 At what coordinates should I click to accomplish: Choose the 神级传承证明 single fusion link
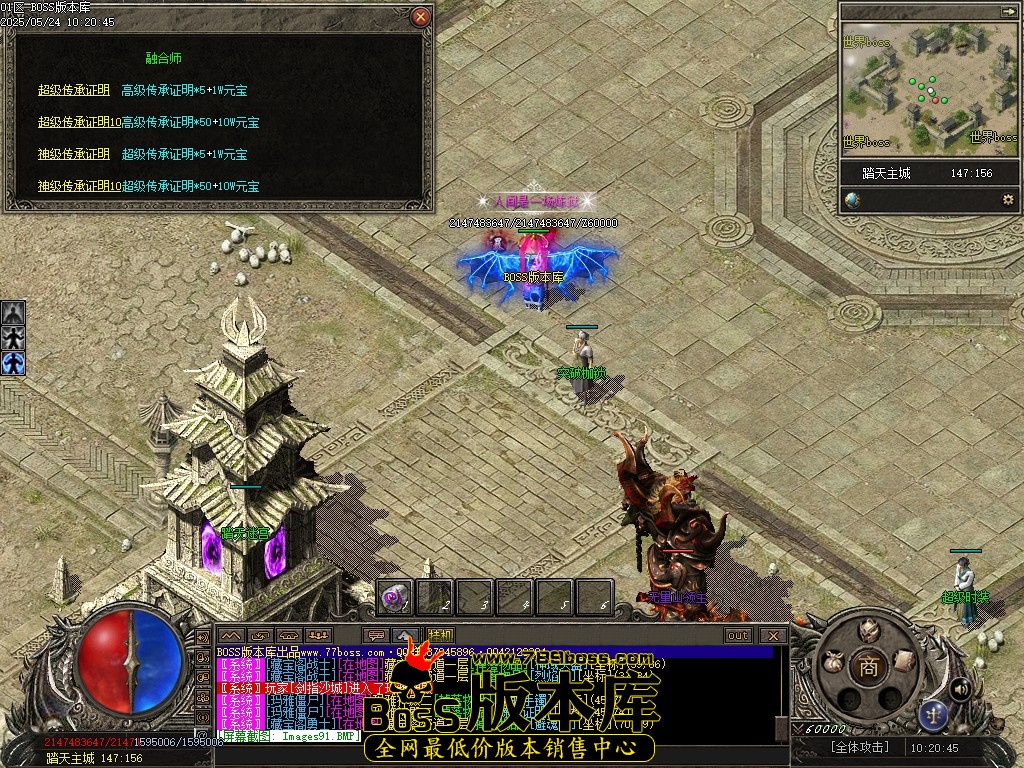(74, 154)
